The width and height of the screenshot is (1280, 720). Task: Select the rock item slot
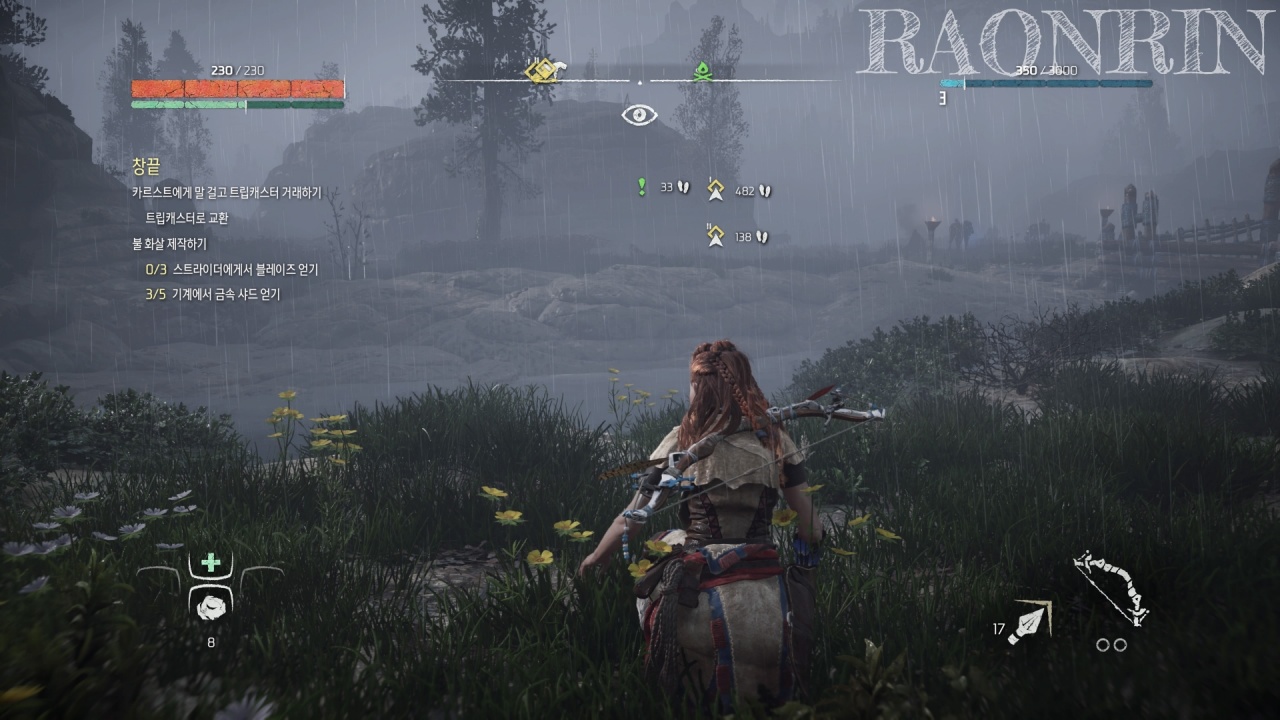pyautogui.click(x=211, y=603)
